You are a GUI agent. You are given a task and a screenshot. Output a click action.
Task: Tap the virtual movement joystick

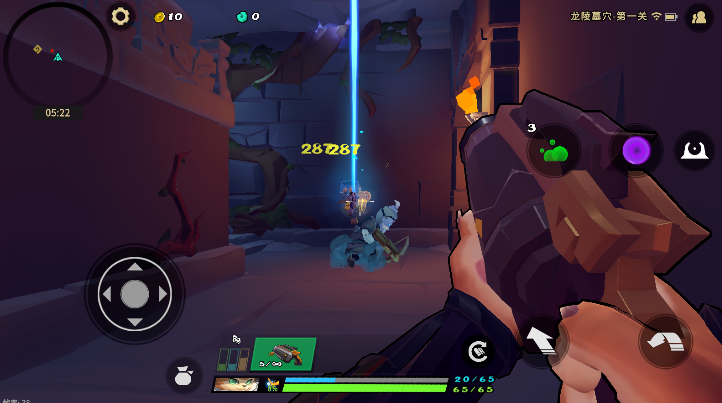[135, 294]
